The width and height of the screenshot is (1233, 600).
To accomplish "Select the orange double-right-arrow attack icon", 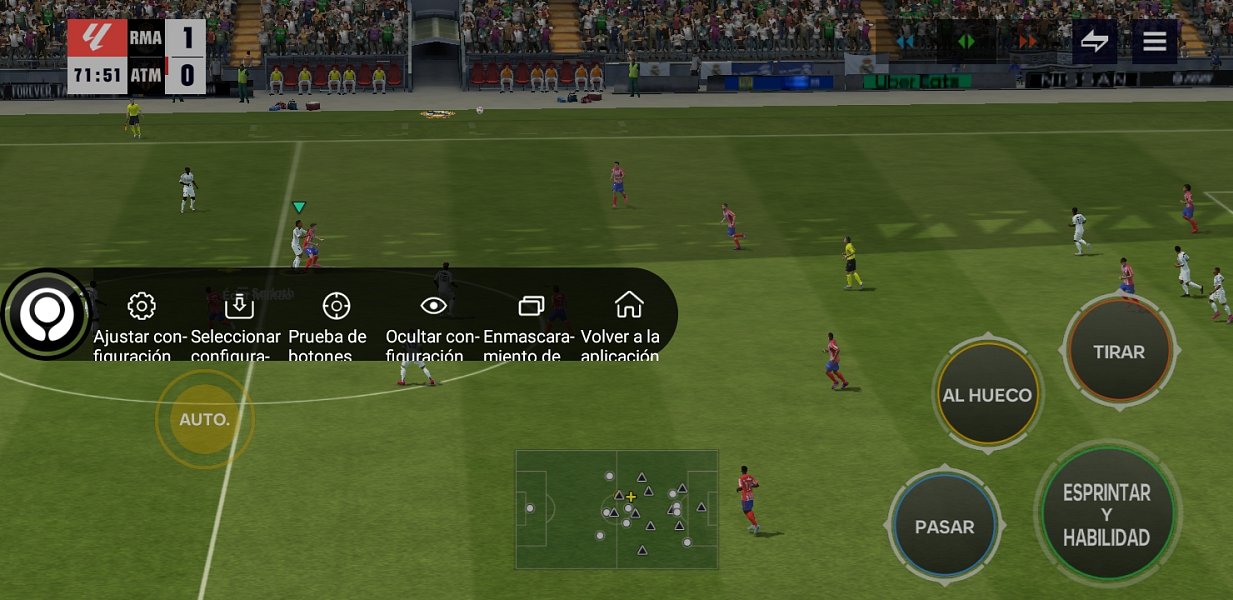I will click(x=1027, y=41).
